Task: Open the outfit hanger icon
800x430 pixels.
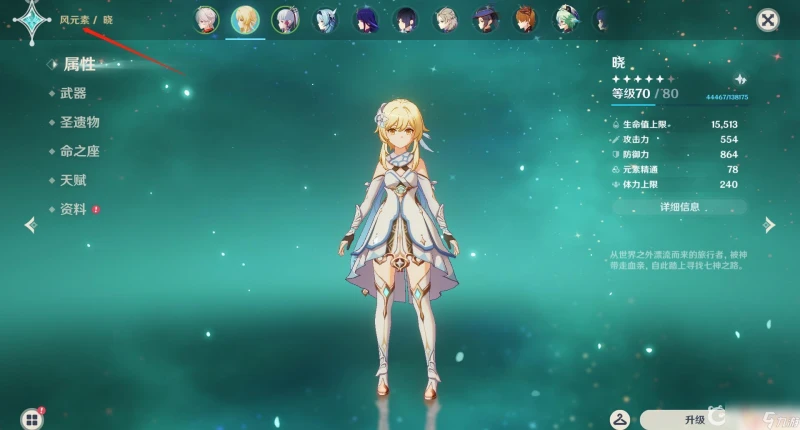Action: coord(620,419)
